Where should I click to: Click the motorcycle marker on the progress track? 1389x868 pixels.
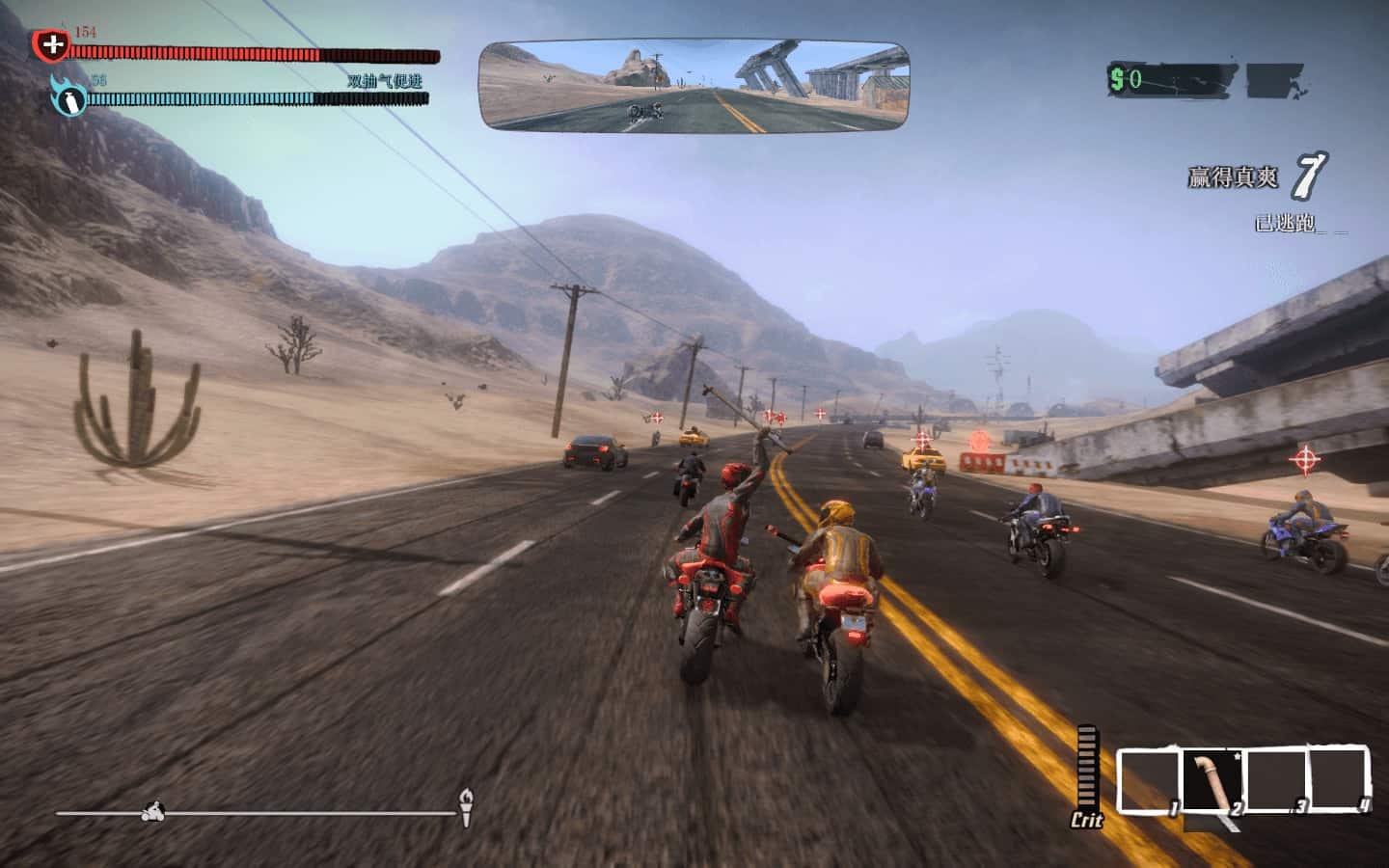click(x=152, y=812)
